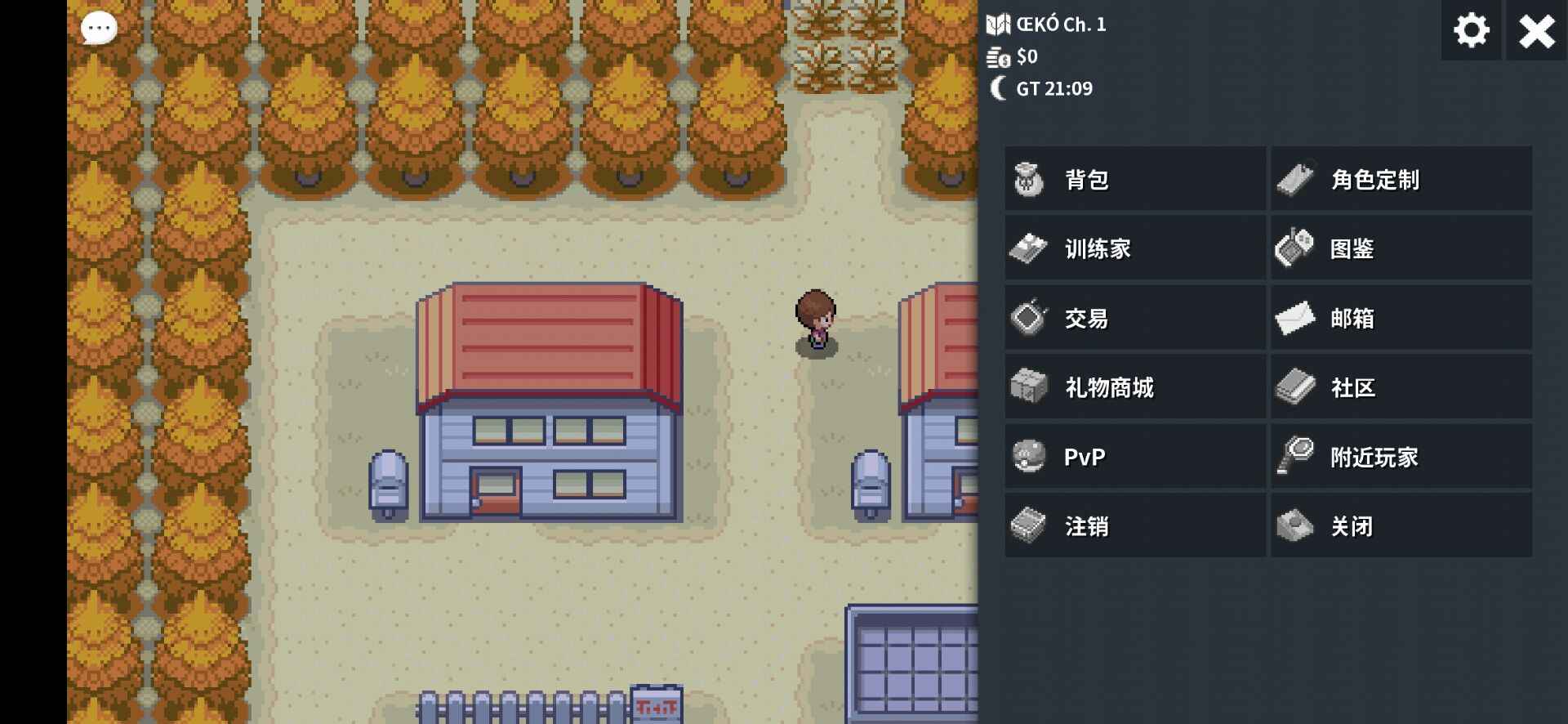Click the moon icon beside GT 21:09
This screenshot has width=1568, height=724.
tap(998, 88)
